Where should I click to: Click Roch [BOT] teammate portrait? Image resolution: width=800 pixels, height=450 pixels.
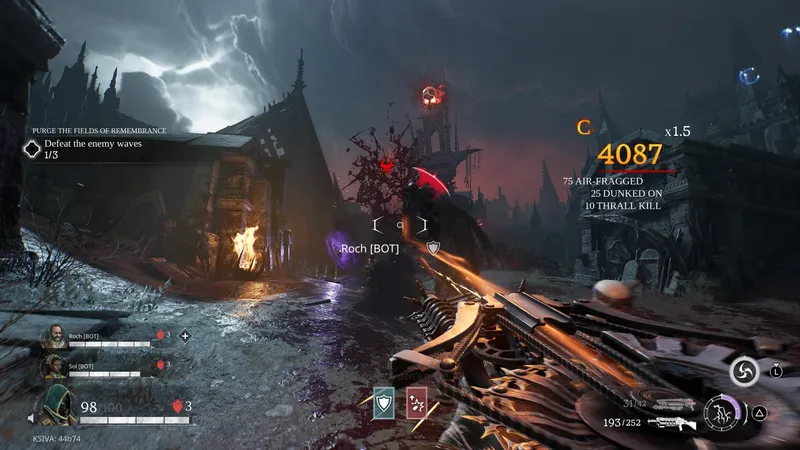pos(54,337)
